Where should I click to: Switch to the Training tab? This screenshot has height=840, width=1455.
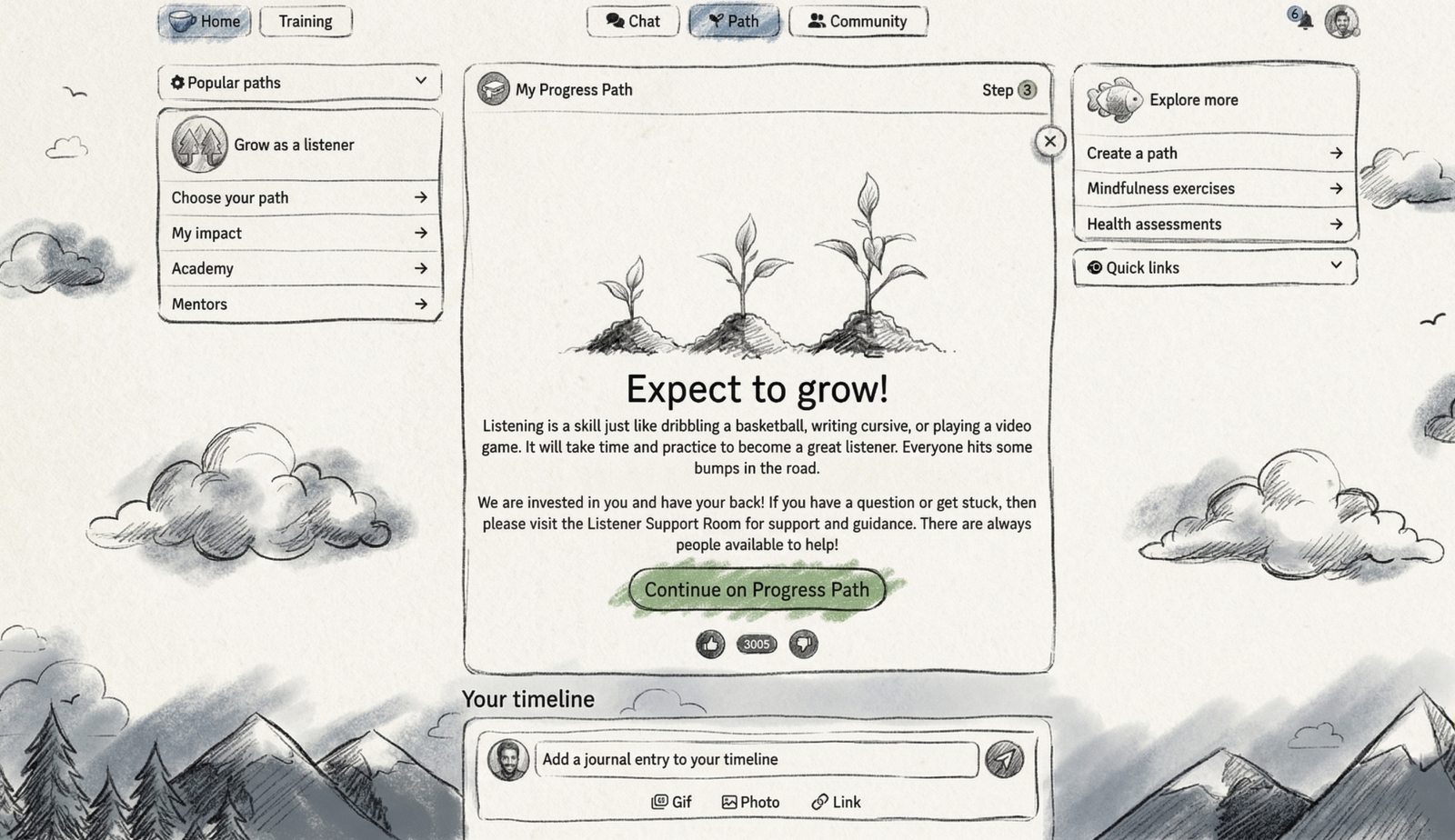[x=306, y=21]
